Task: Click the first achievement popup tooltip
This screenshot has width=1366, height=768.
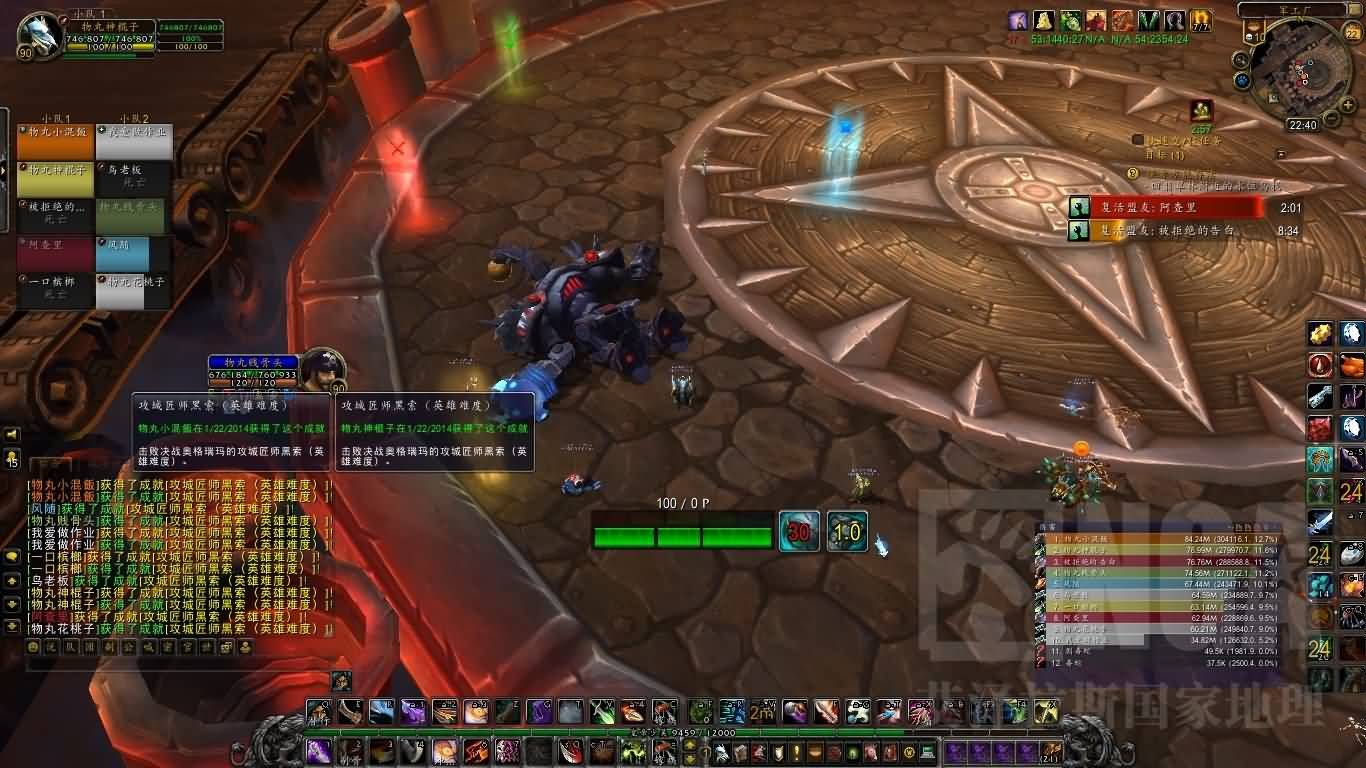Action: pyautogui.click(x=232, y=432)
